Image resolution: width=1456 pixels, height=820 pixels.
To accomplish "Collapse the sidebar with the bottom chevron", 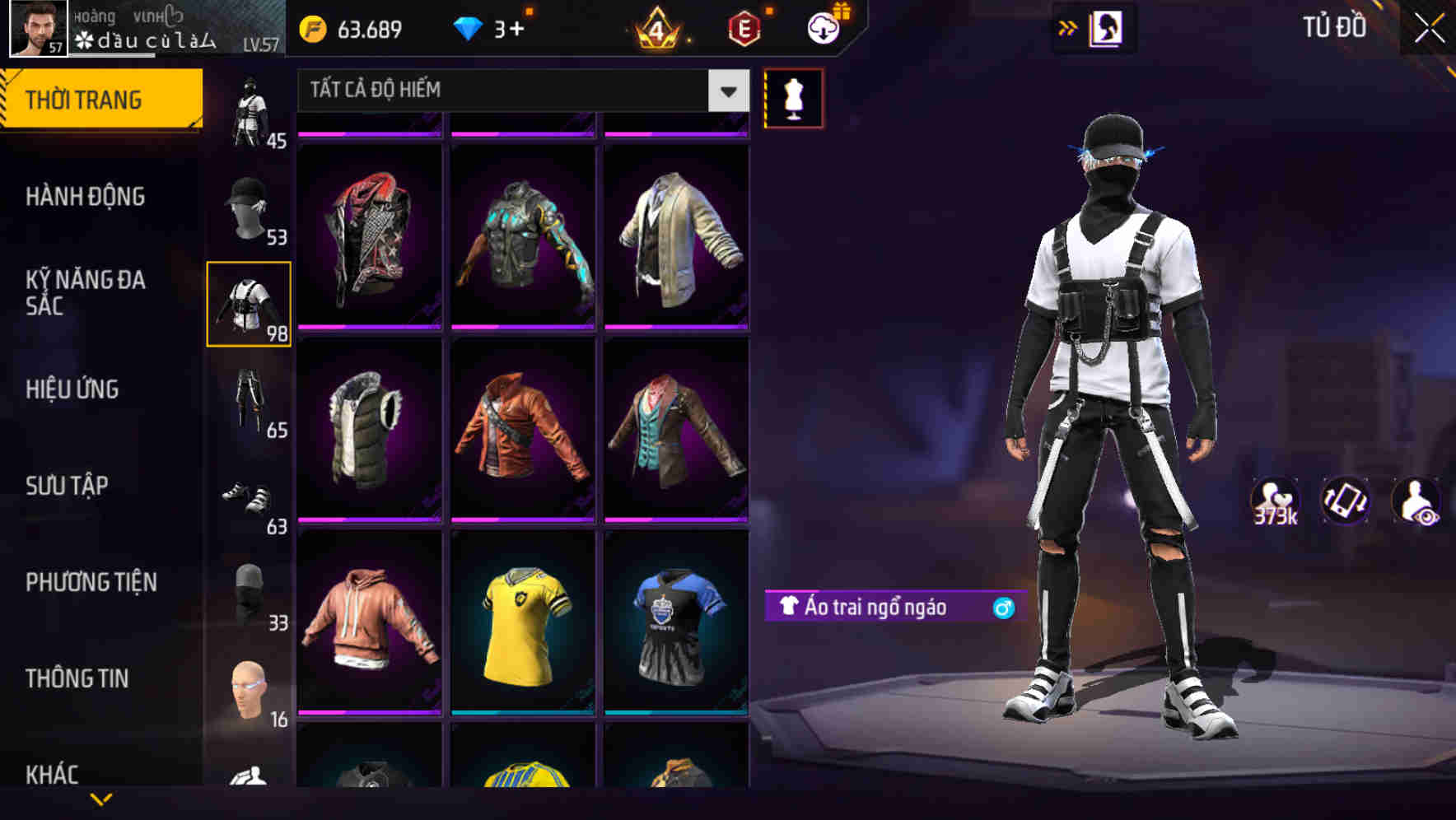I will tap(101, 799).
